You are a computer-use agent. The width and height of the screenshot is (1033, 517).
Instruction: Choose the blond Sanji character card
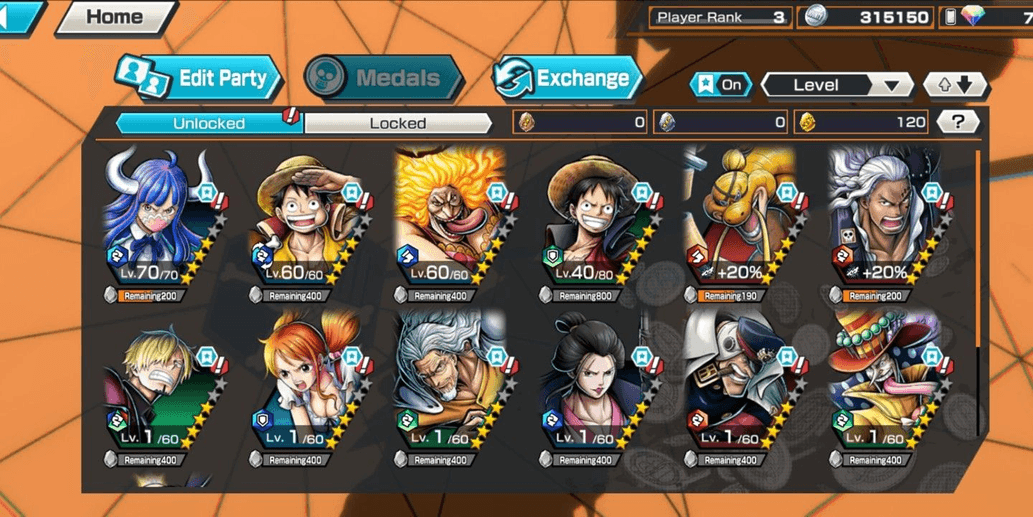point(158,386)
